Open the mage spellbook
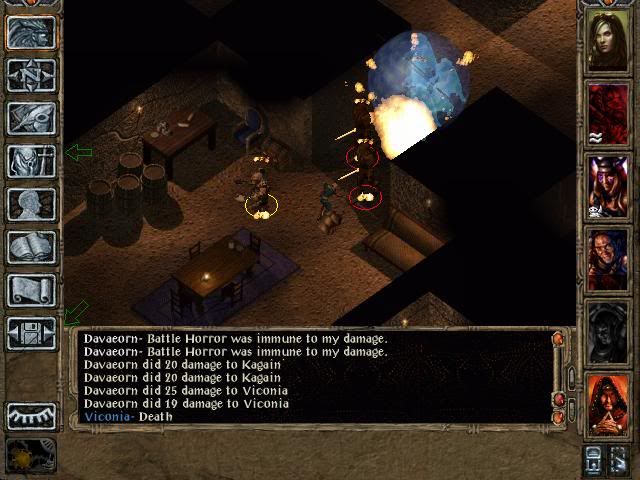640x480 pixels. tap(30, 247)
